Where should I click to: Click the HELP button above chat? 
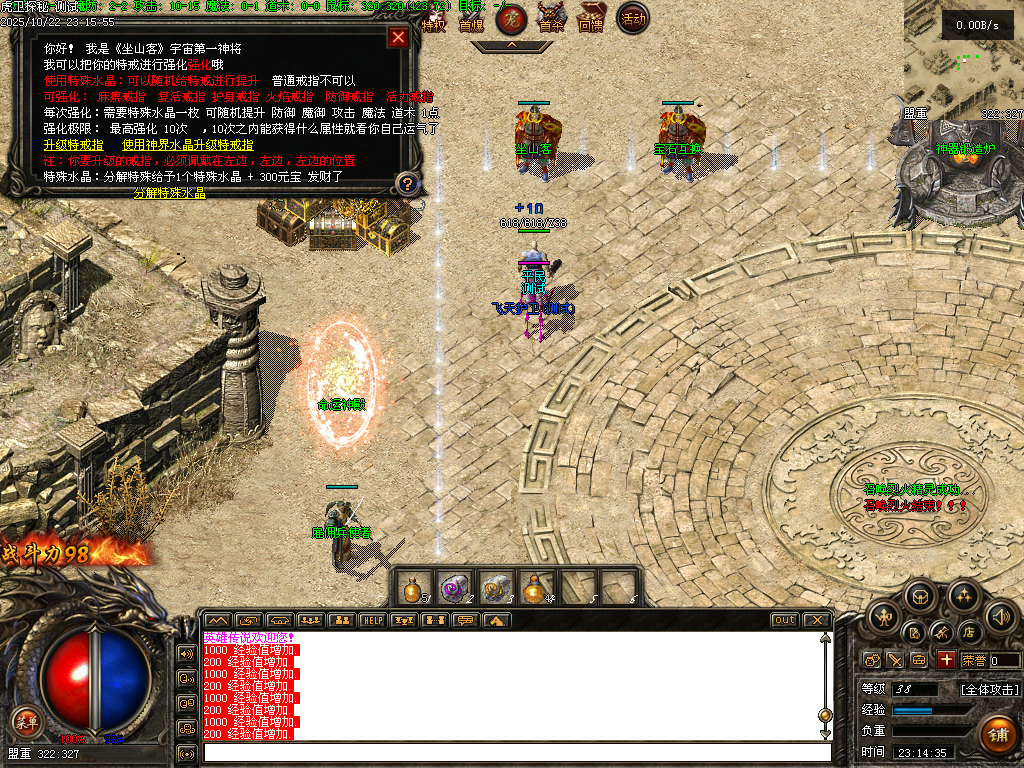click(372, 620)
